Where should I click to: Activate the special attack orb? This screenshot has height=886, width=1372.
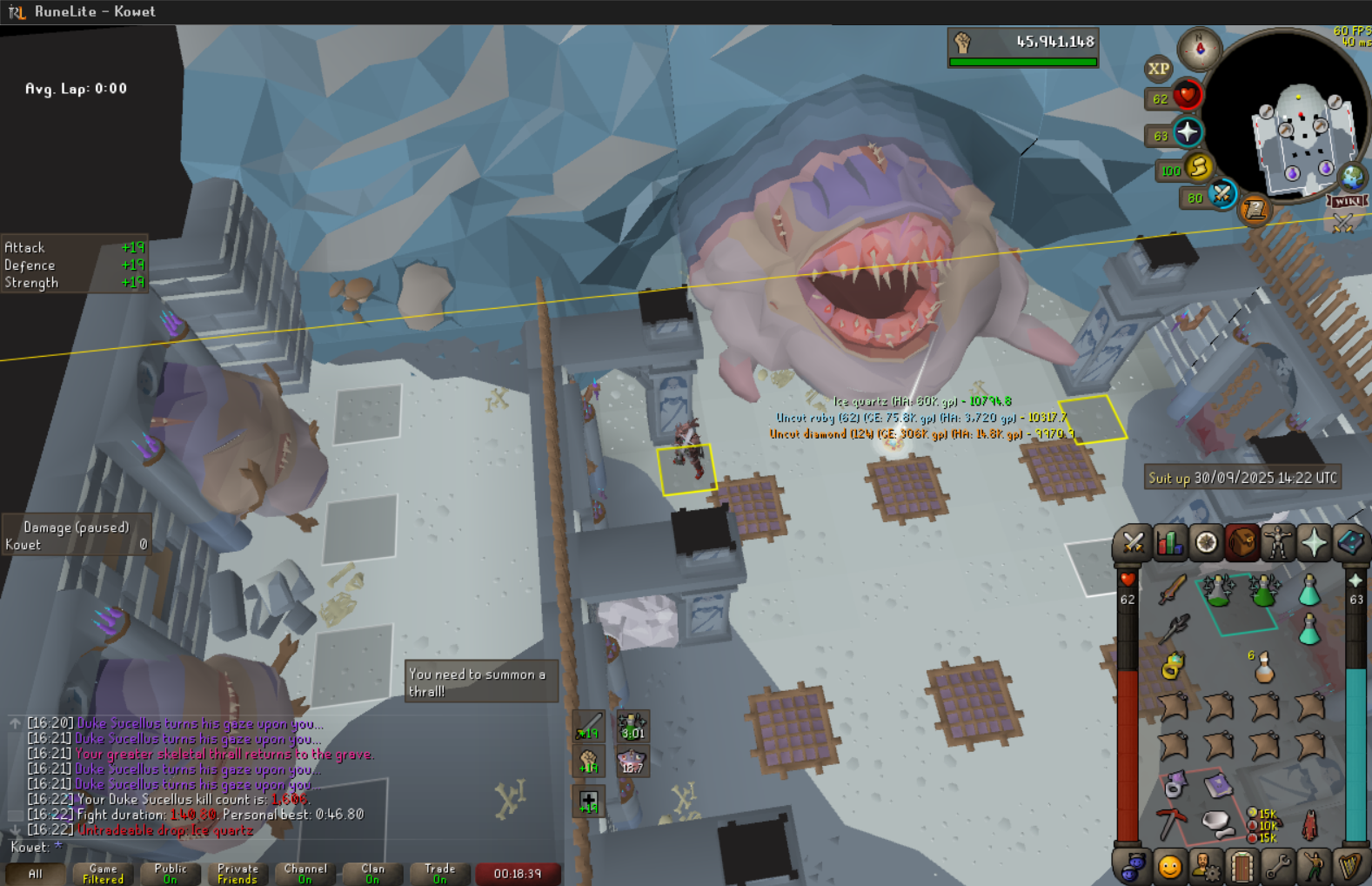pos(1222,193)
